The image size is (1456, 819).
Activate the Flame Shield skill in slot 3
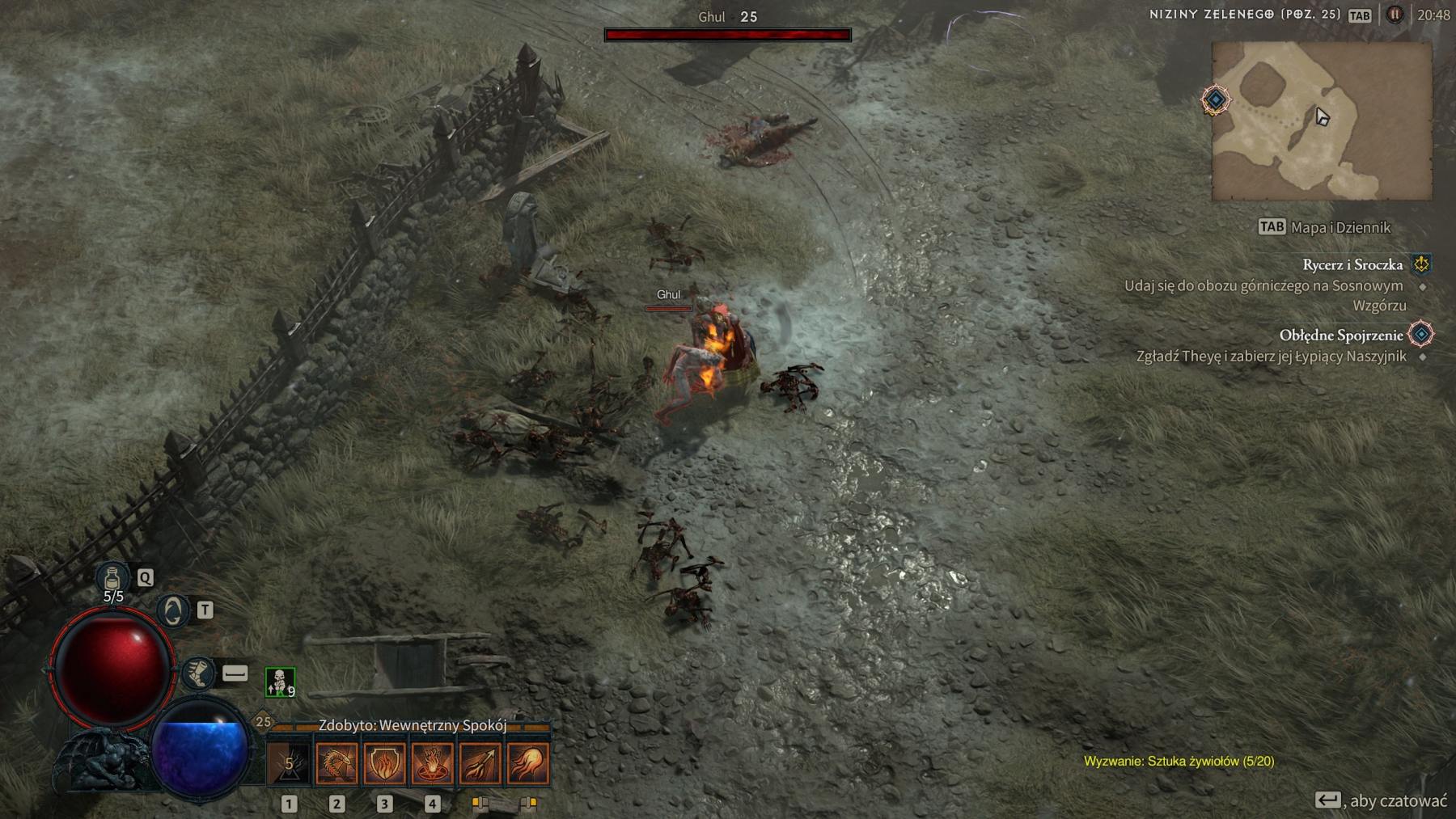tap(385, 762)
